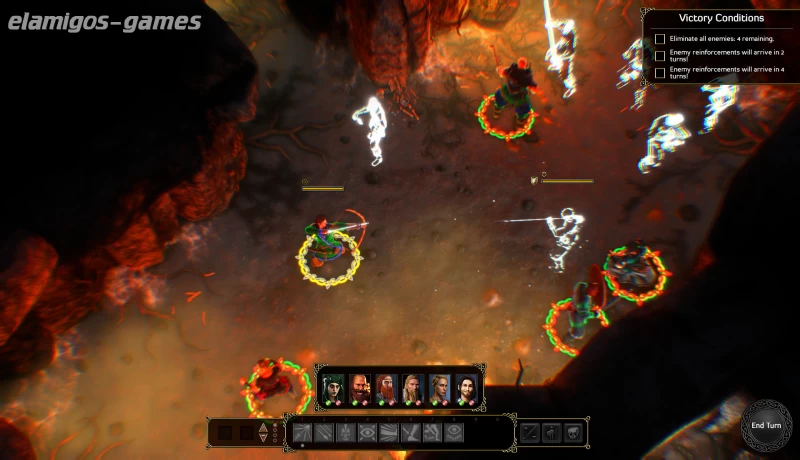End the current turn
The height and width of the screenshot is (460, 800).
(763, 425)
